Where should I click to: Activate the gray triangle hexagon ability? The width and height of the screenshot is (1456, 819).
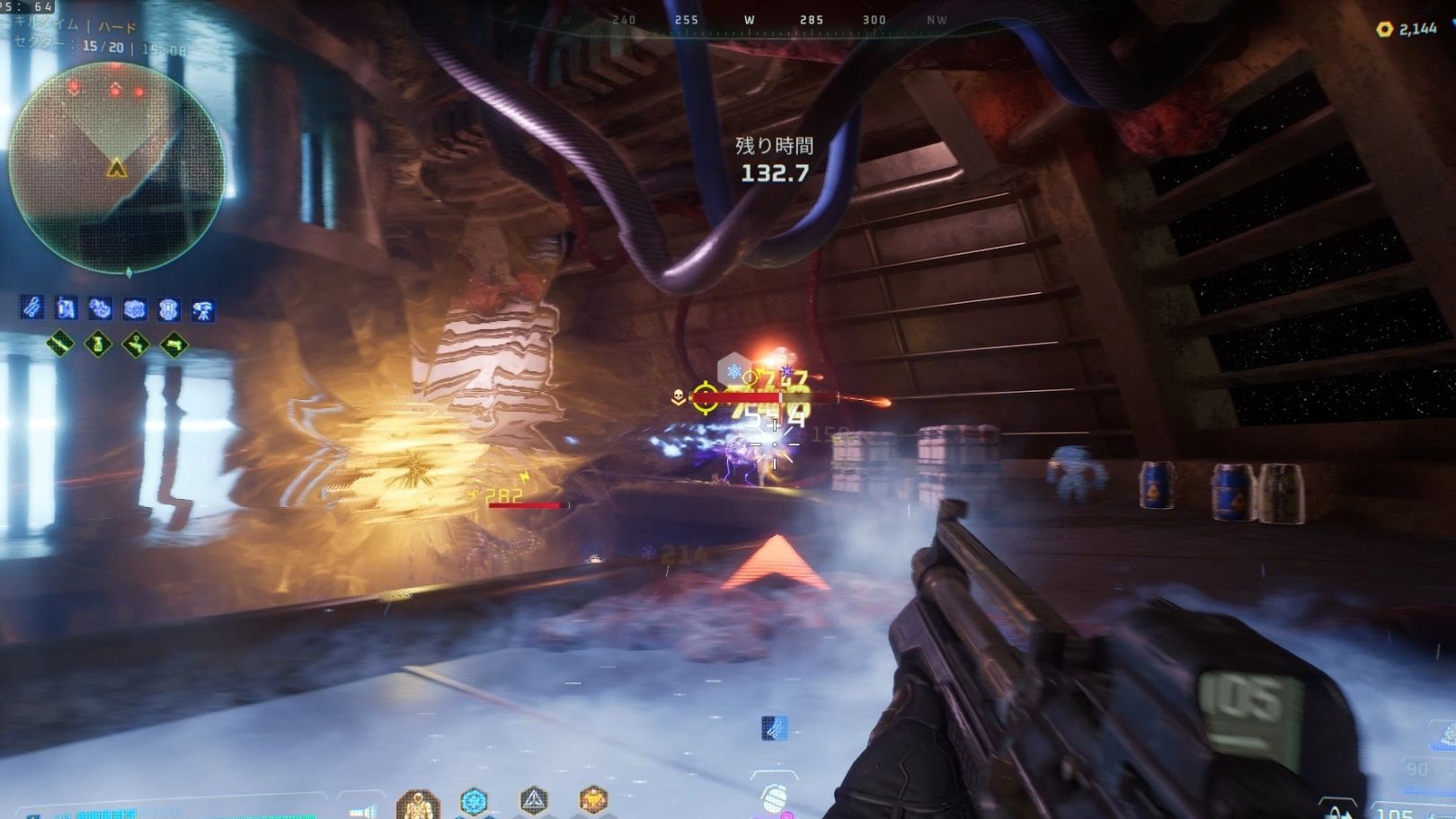pos(534,799)
